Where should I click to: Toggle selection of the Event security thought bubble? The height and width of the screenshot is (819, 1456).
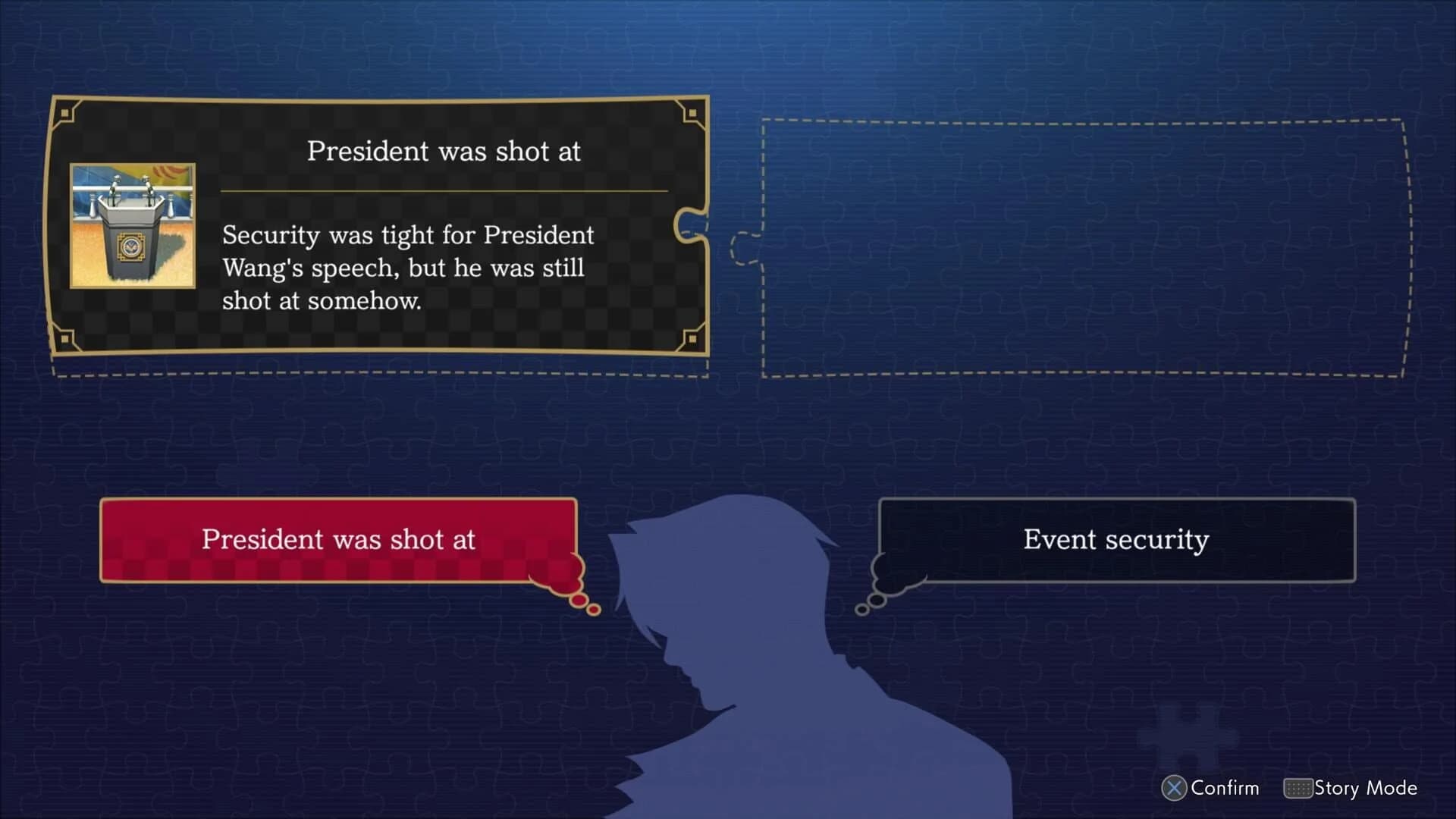pos(1116,540)
